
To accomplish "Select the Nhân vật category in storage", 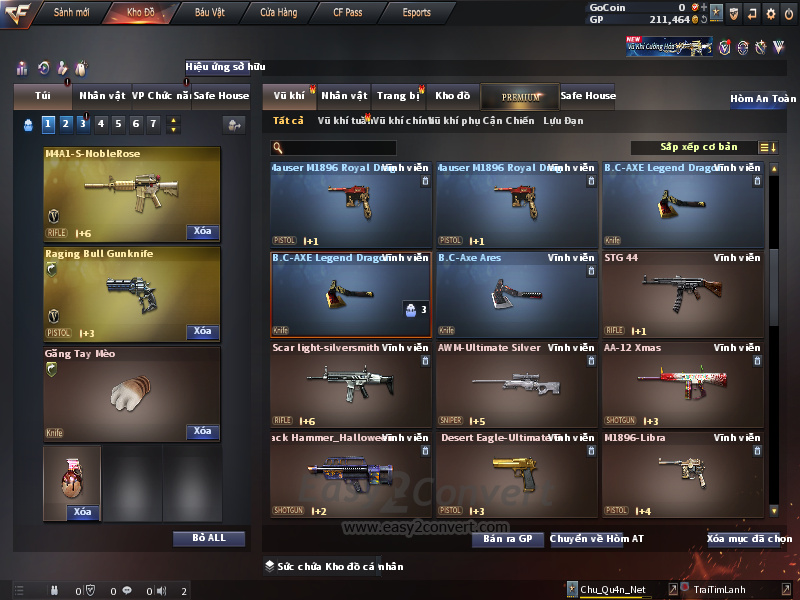I will pyautogui.click(x=344, y=96).
